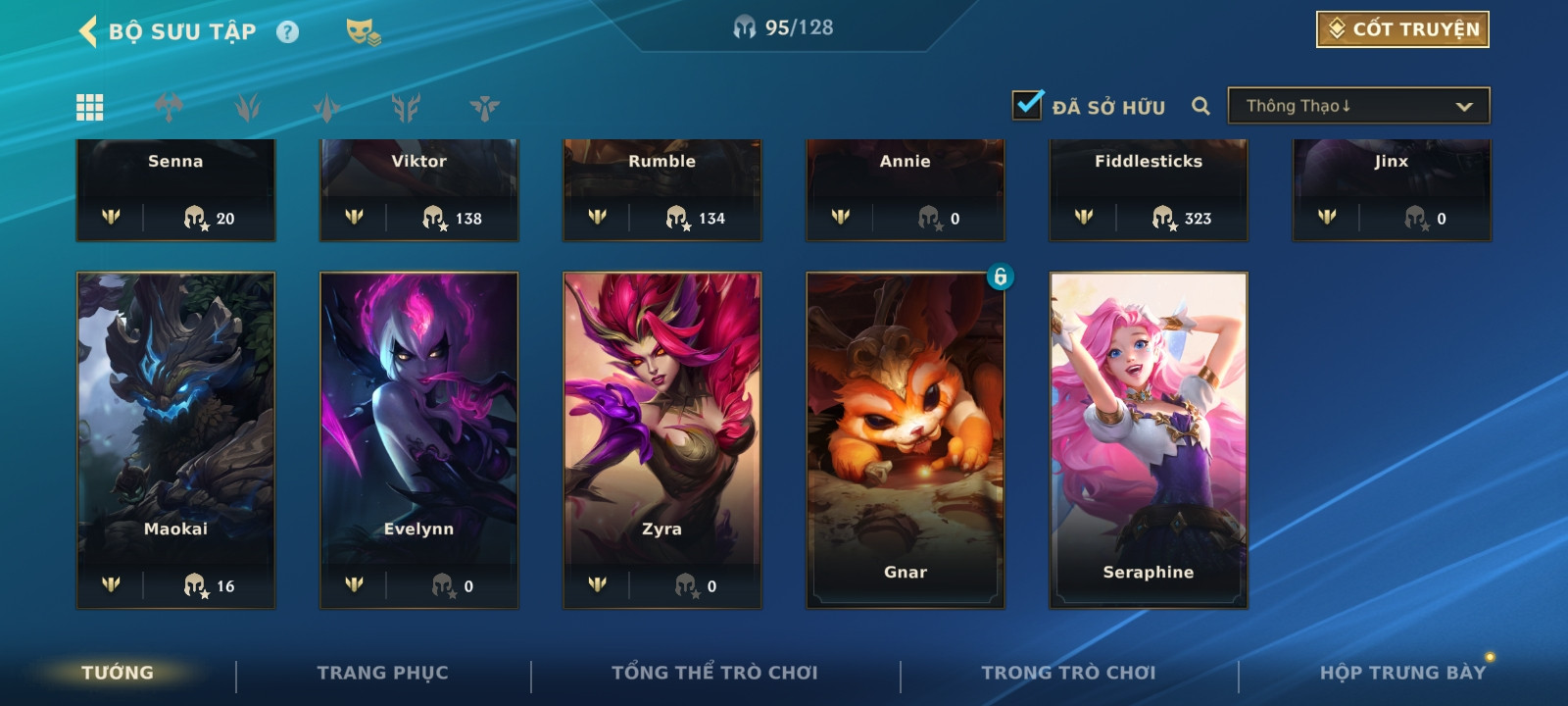Open the Tổng Thể Trò Chơi tab
Screen dimensions: 1568x706
click(x=714, y=673)
